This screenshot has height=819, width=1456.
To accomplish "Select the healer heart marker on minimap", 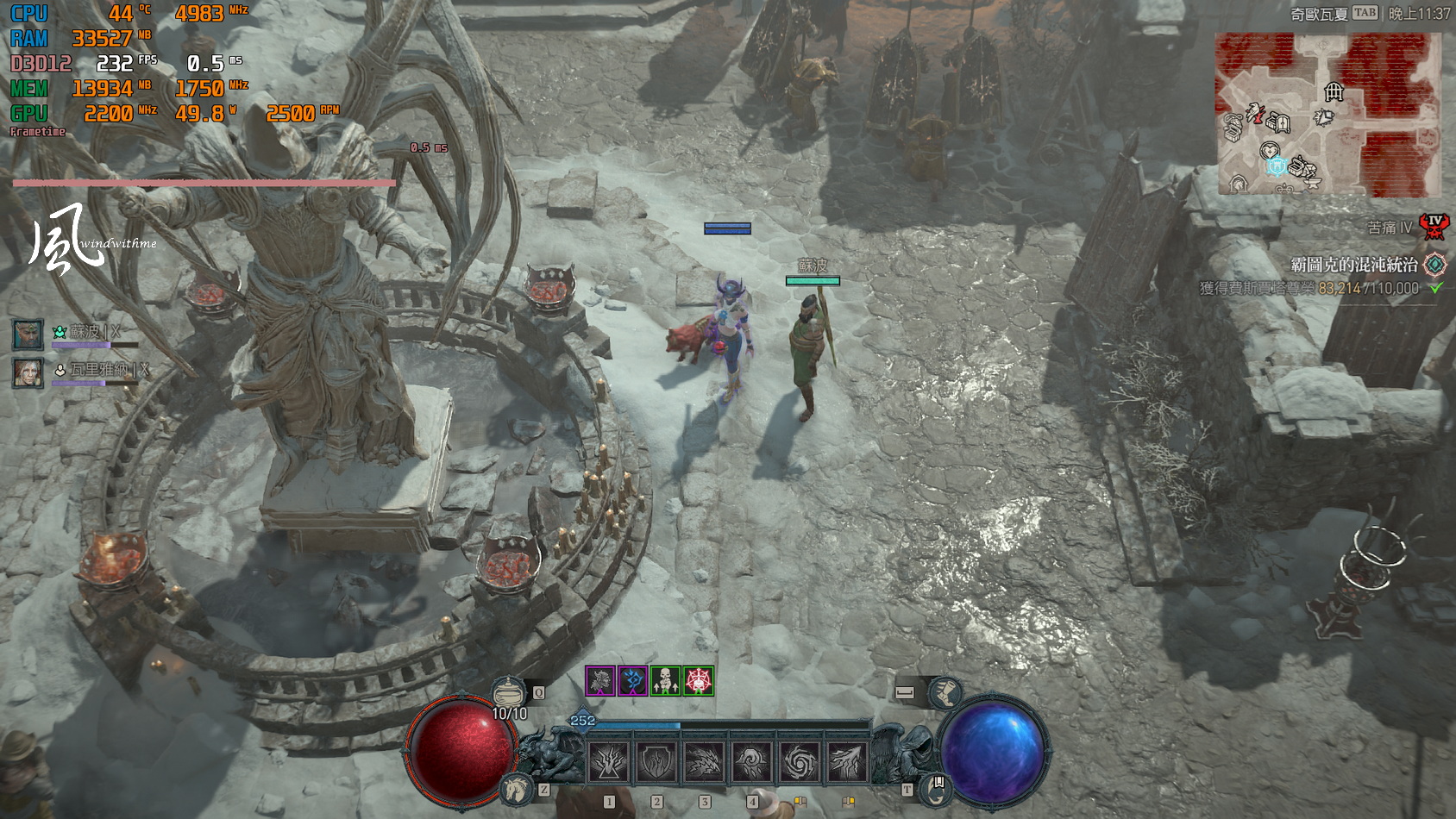I will click(x=1269, y=150).
